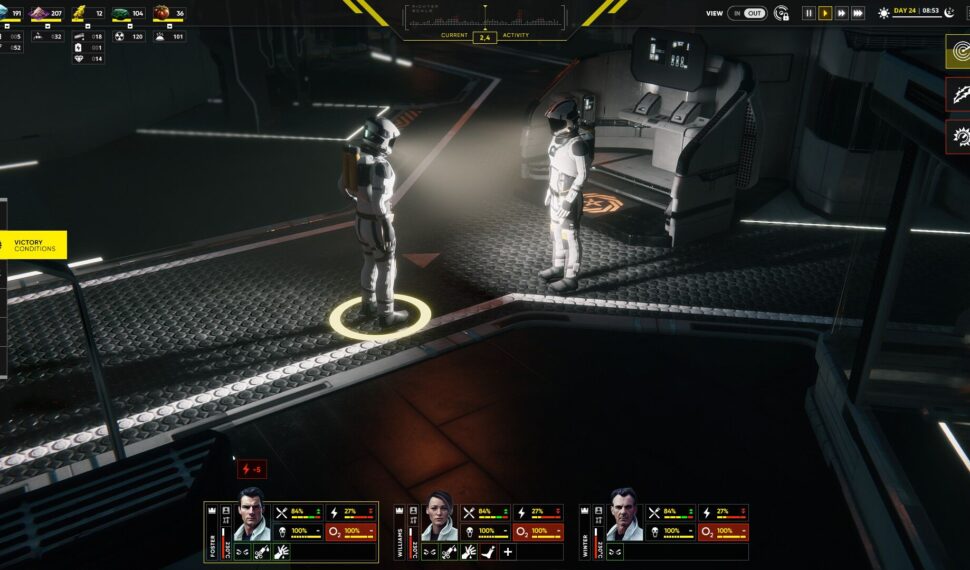The height and width of the screenshot is (570, 970).
Task: Select Winter's character portrait
Action: [x=625, y=515]
